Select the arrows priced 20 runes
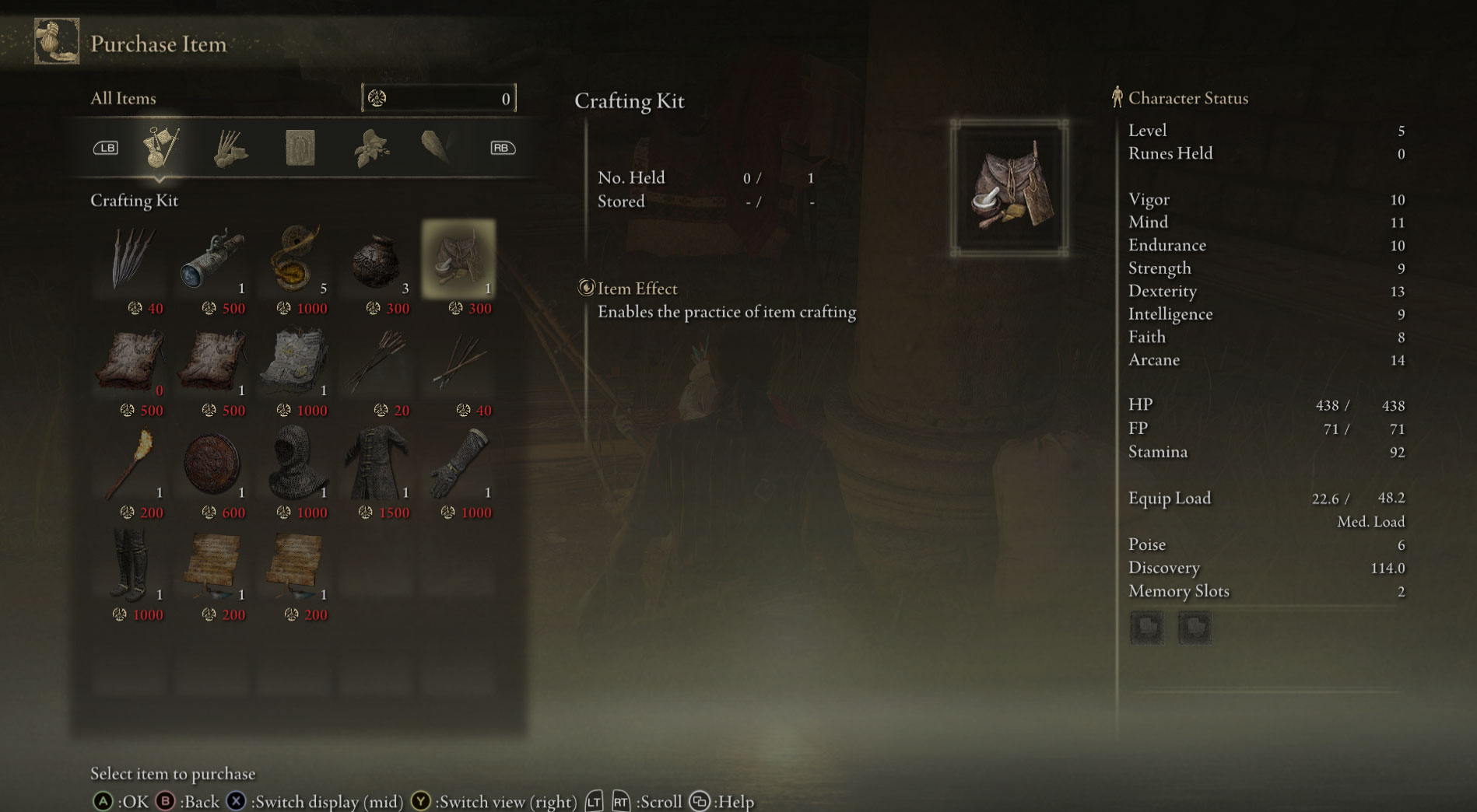 click(x=377, y=361)
